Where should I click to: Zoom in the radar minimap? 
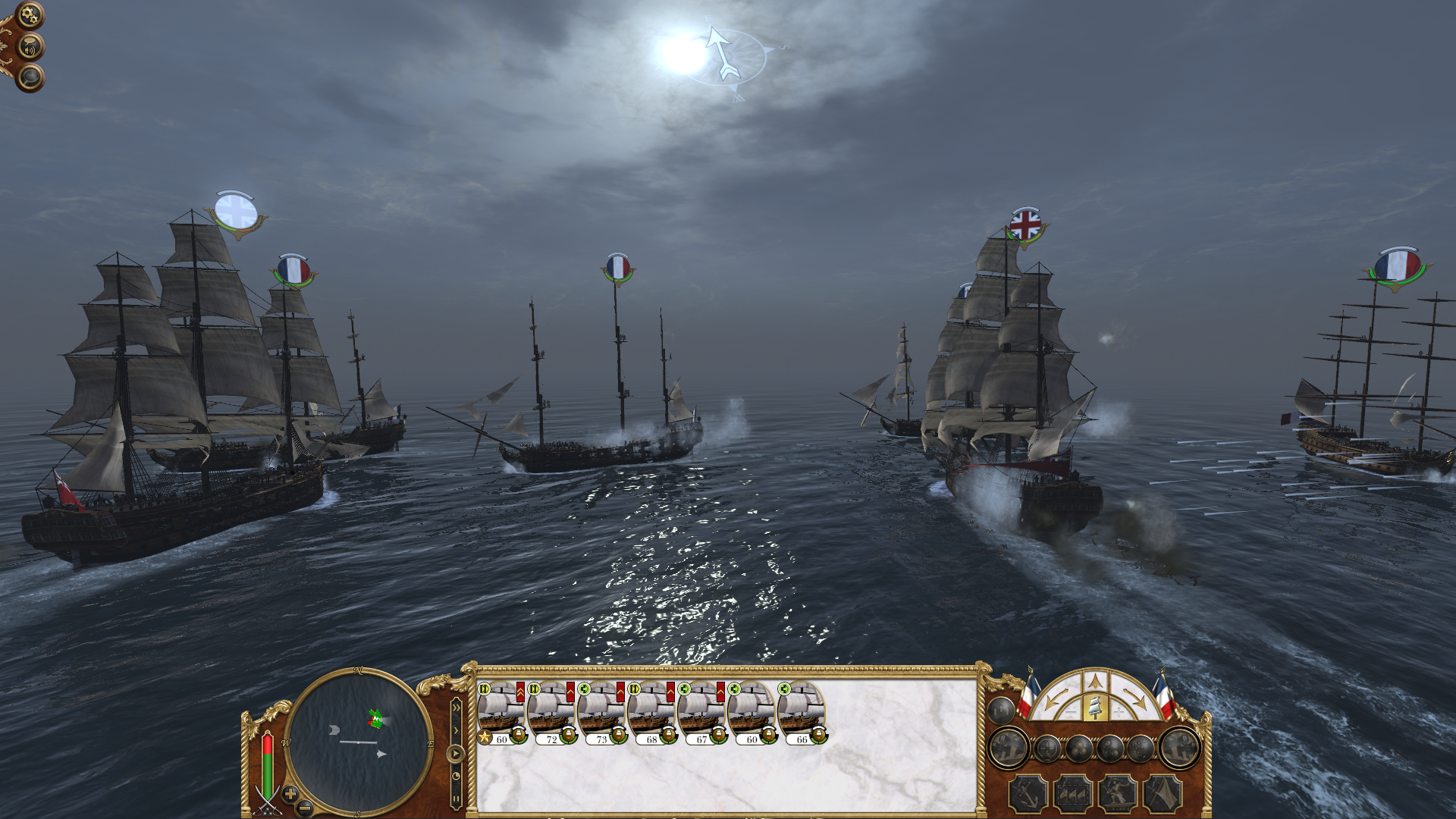(x=290, y=794)
